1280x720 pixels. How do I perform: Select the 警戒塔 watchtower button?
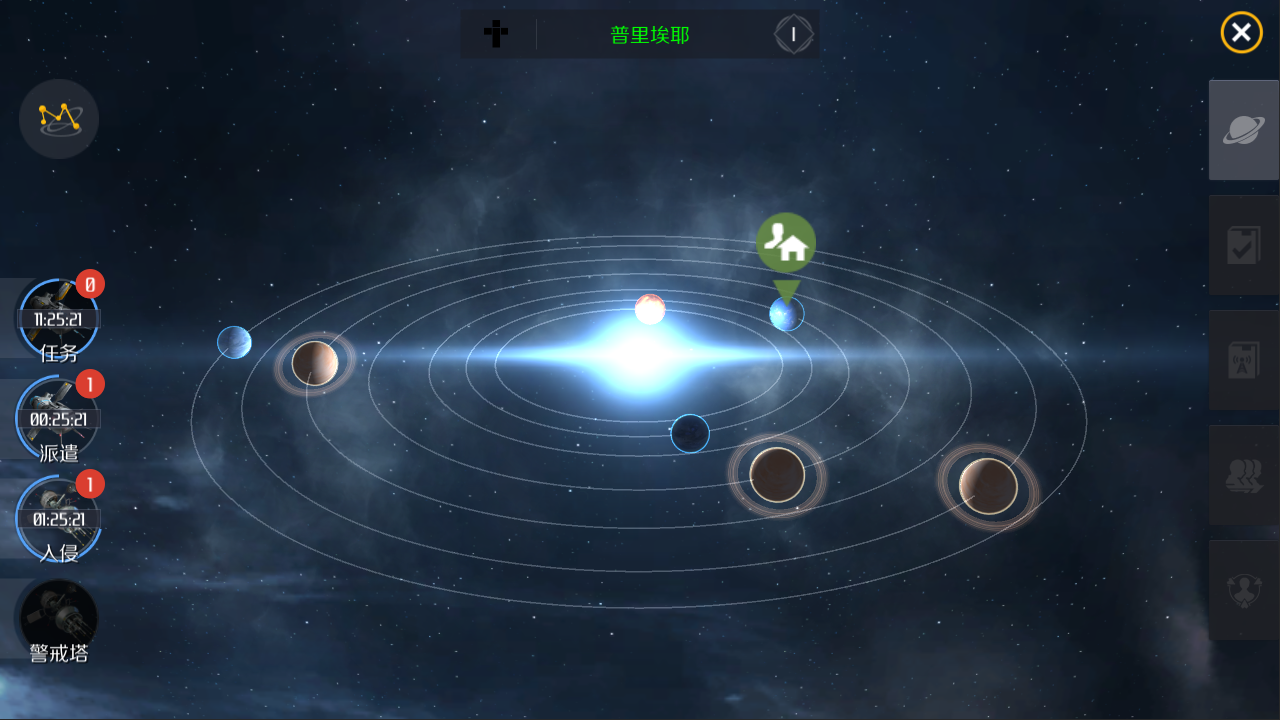tap(59, 620)
